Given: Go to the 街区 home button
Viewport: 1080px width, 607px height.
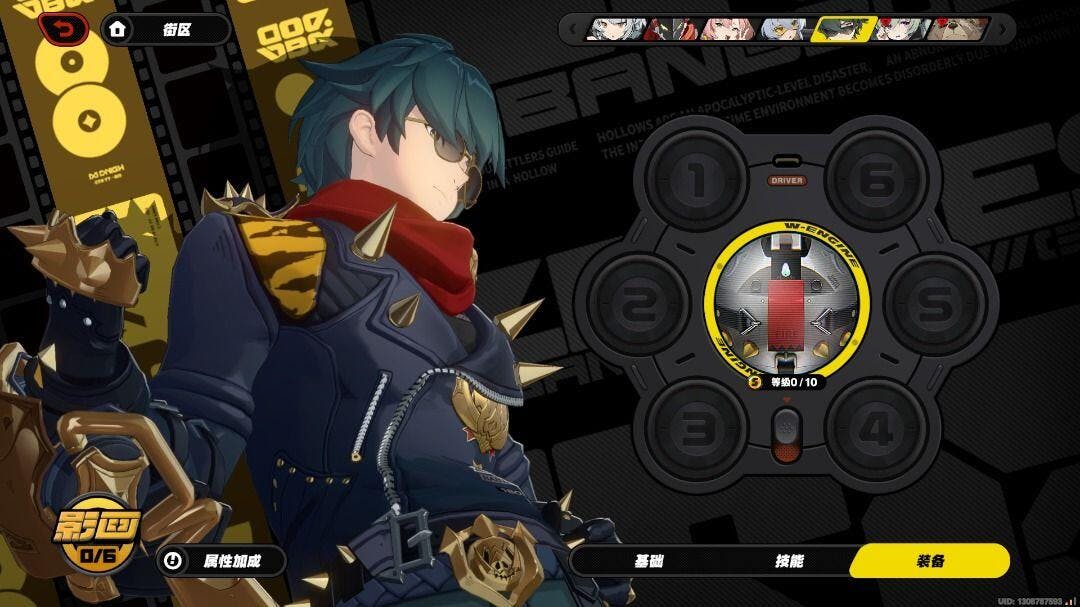Looking at the screenshot, I should pos(166,30).
